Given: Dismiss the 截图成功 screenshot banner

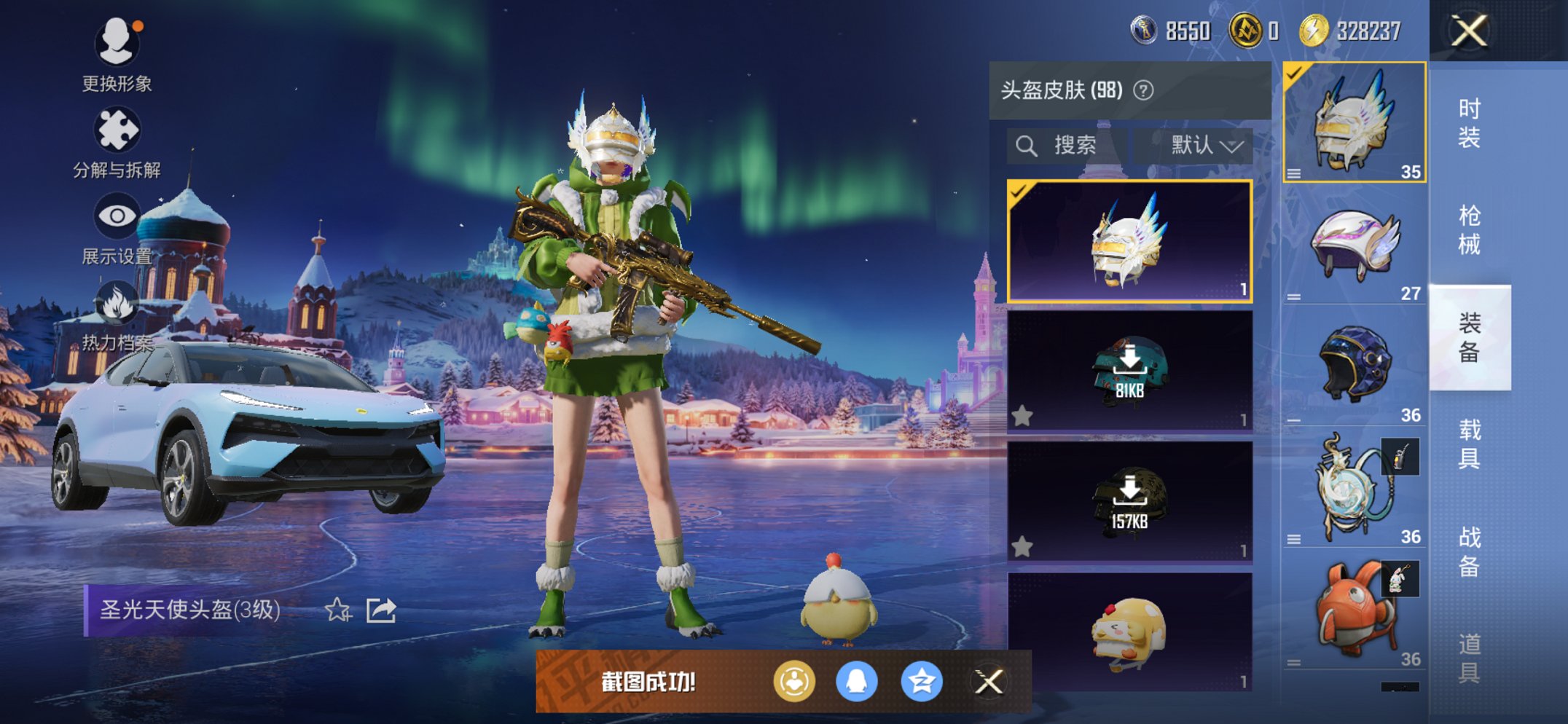Looking at the screenshot, I should (x=989, y=682).
